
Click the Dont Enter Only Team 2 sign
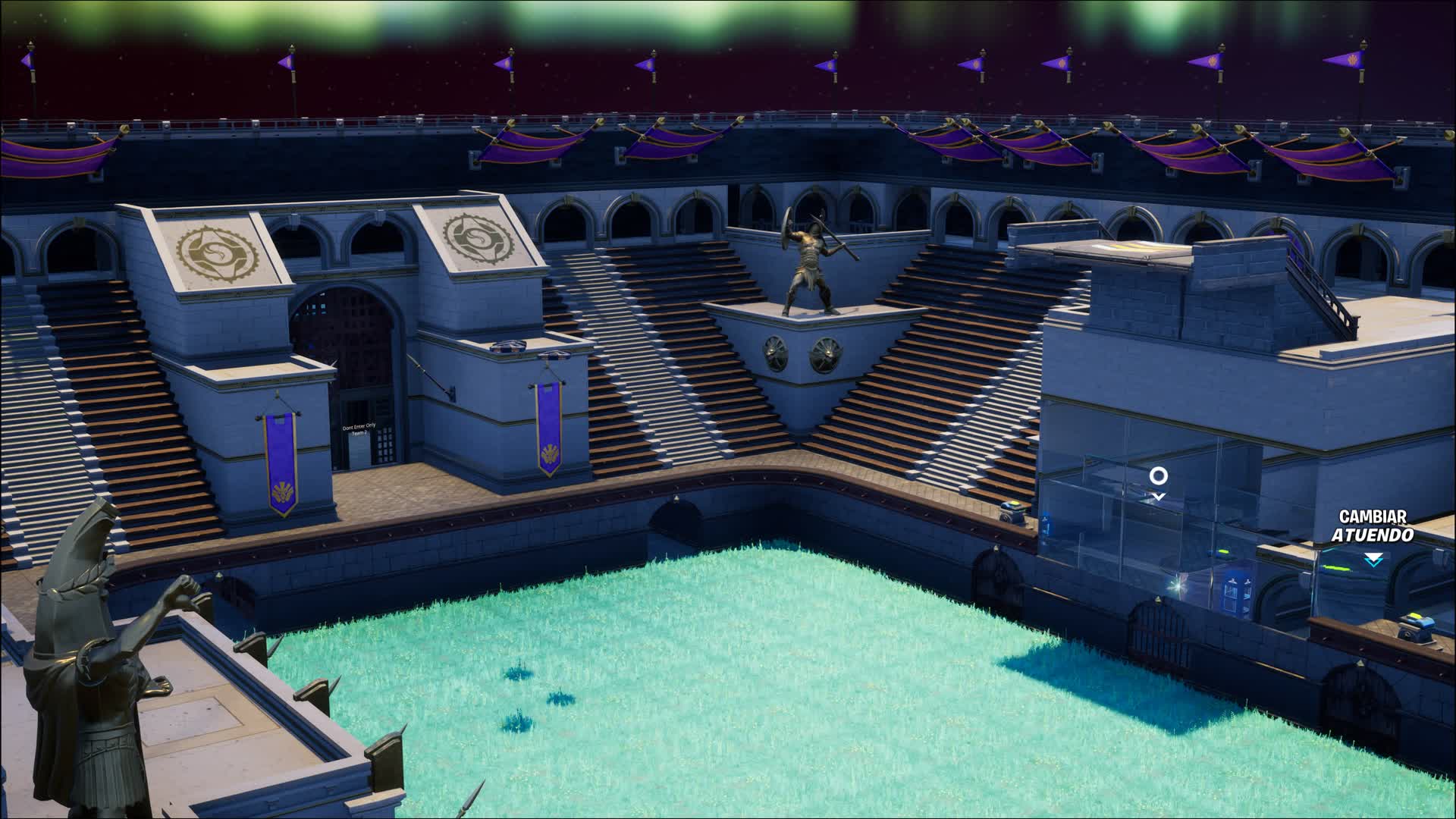(x=359, y=429)
